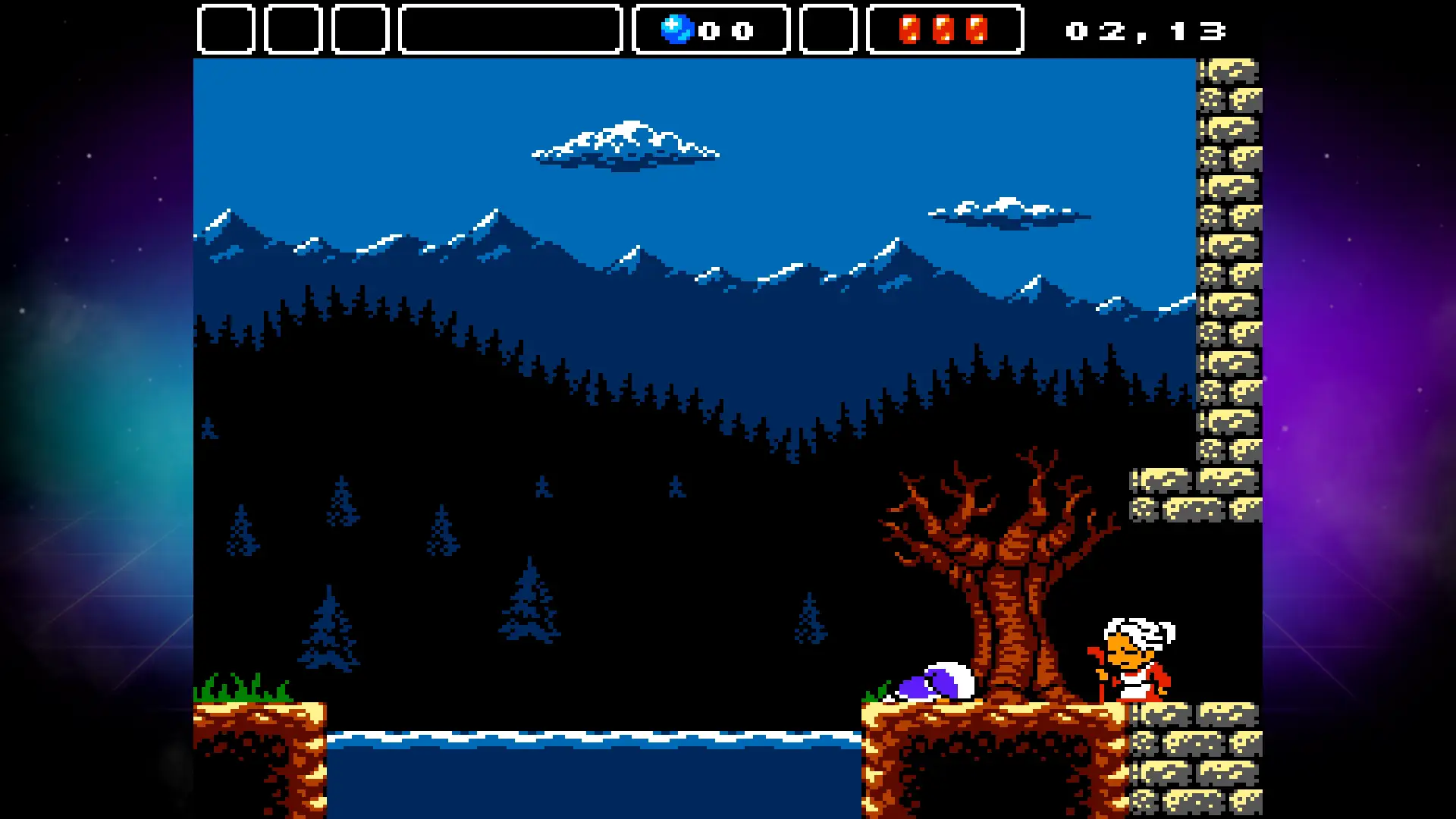Select the first red health vial

pos(910,30)
